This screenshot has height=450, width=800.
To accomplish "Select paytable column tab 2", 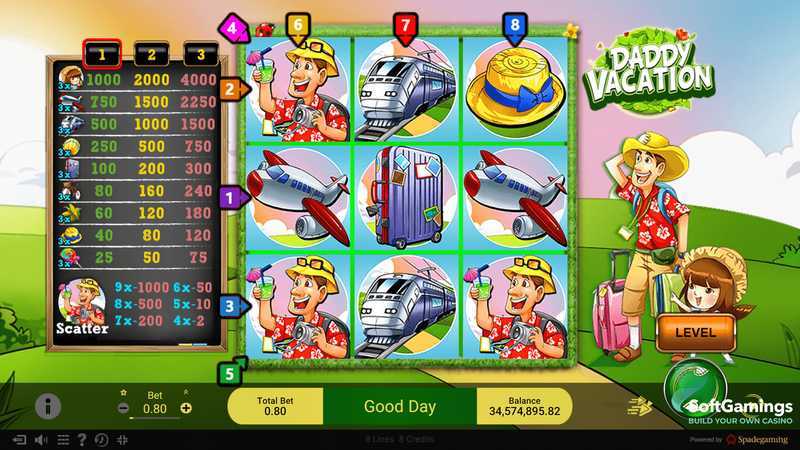I will coord(153,54).
